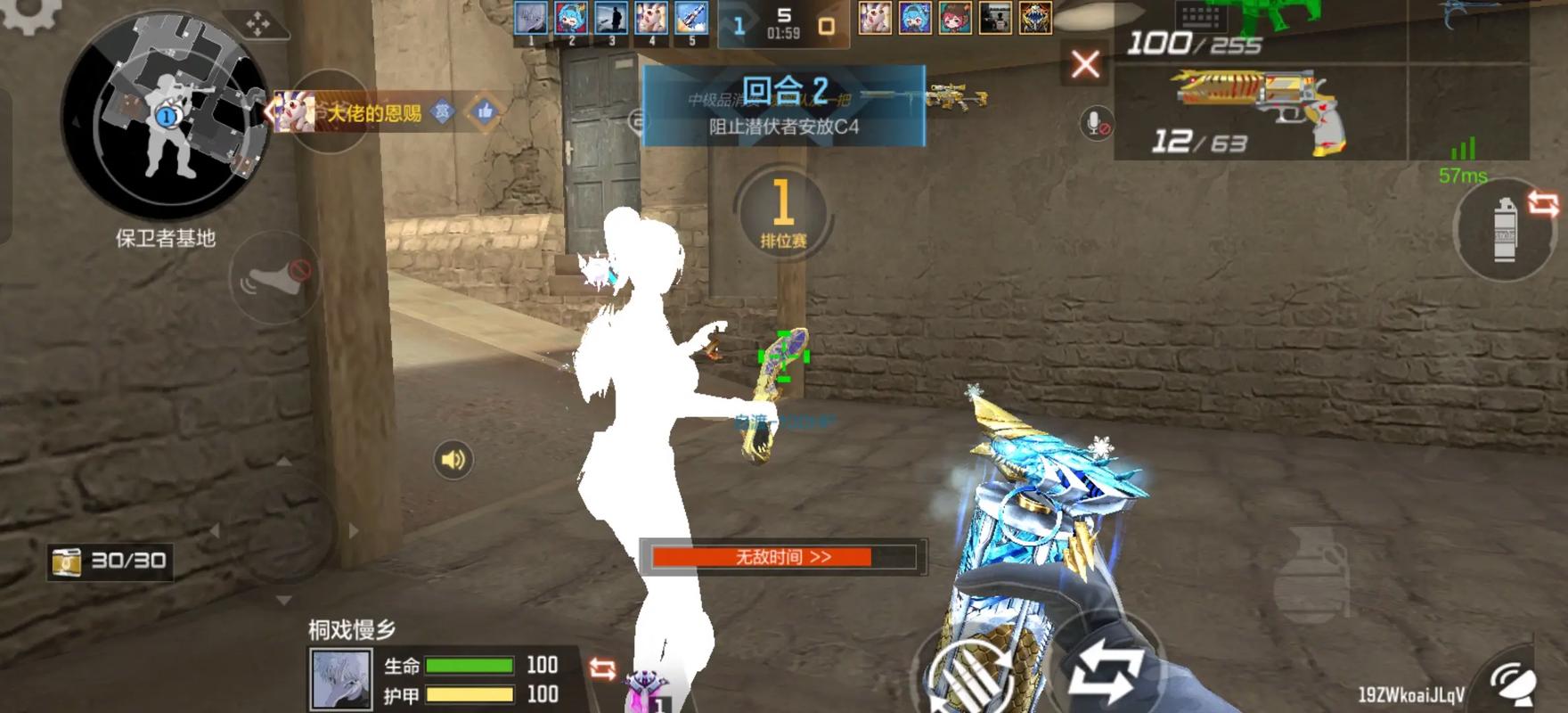
Task: Tap the player avatar beside the health bar
Action: click(340, 679)
